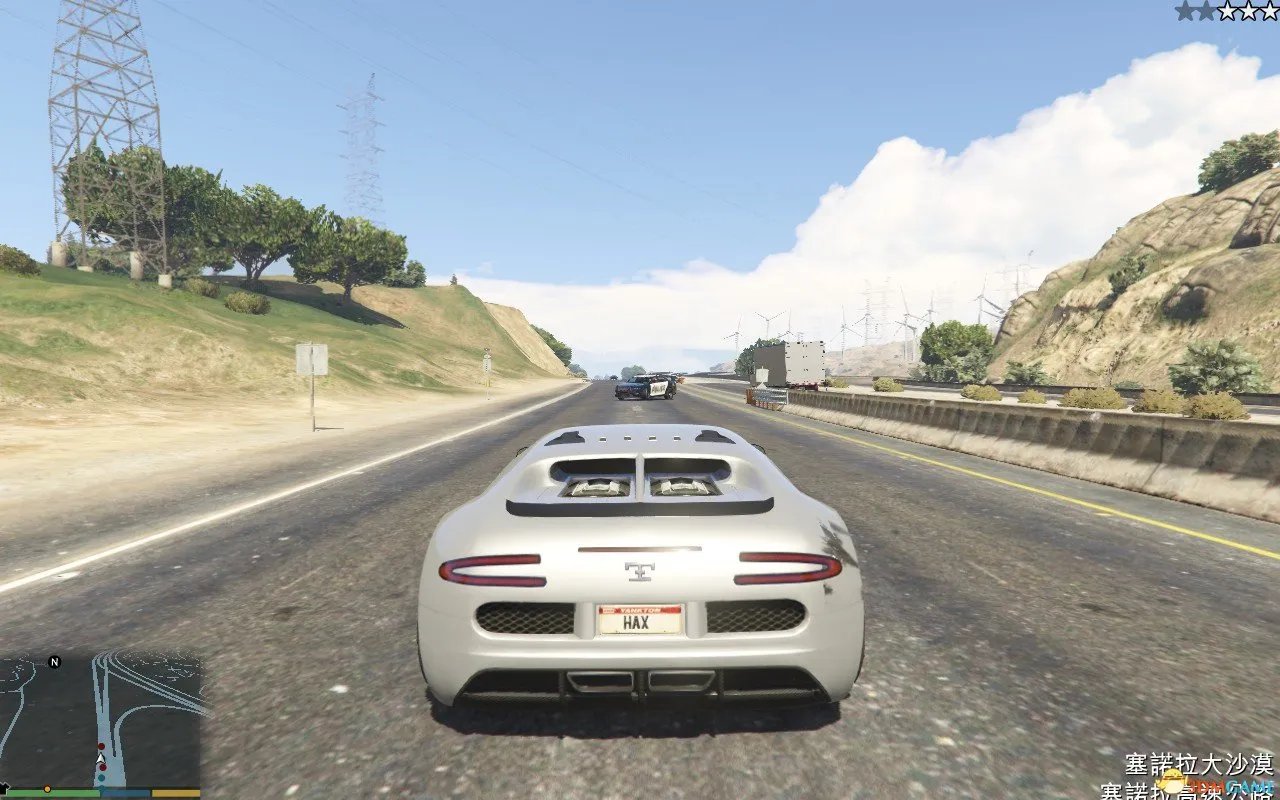The height and width of the screenshot is (800, 1280).
Task: Select the white player arrow on minimap
Action: (x=100, y=758)
